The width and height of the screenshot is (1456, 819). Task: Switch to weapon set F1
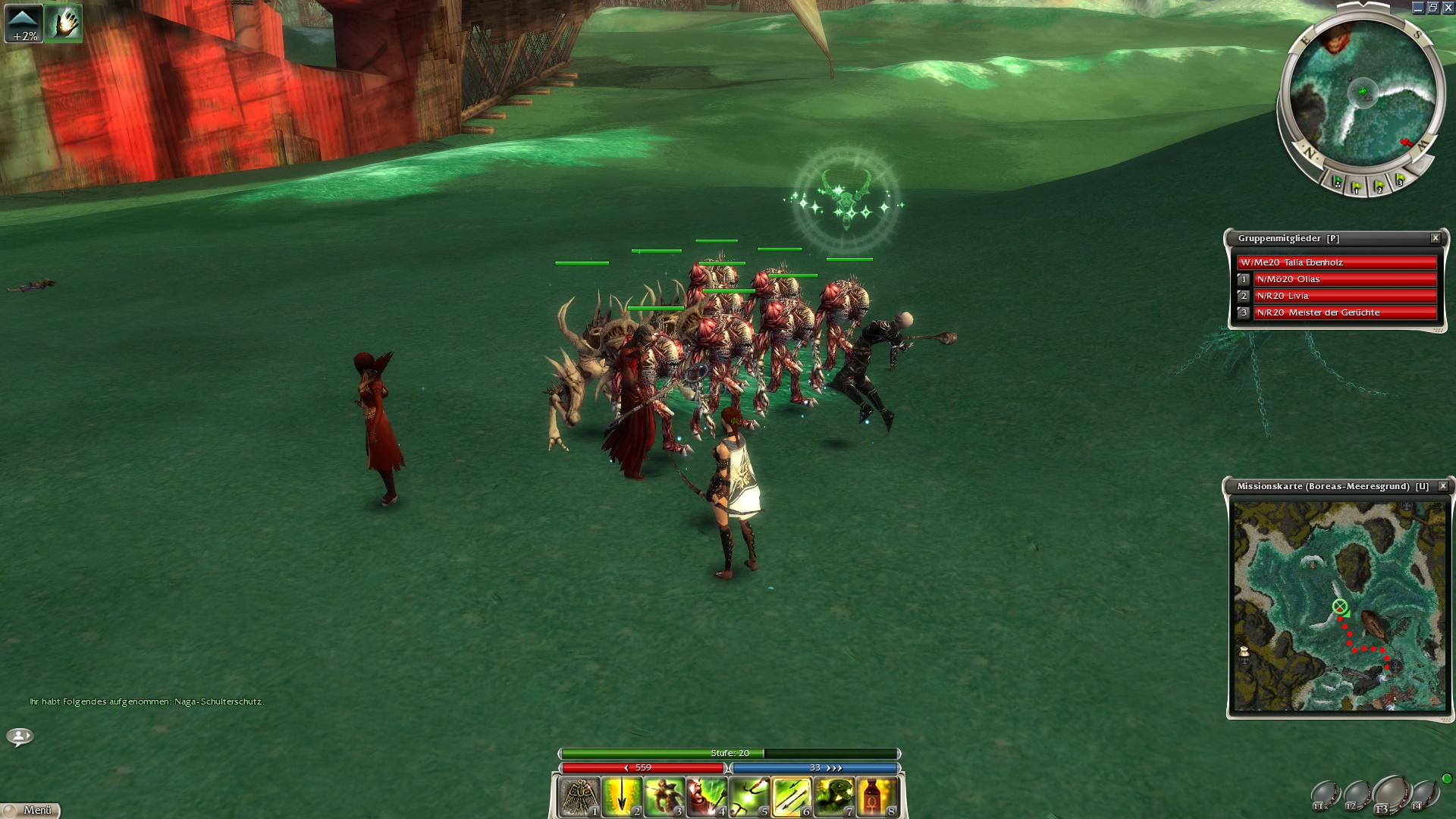[1325, 795]
